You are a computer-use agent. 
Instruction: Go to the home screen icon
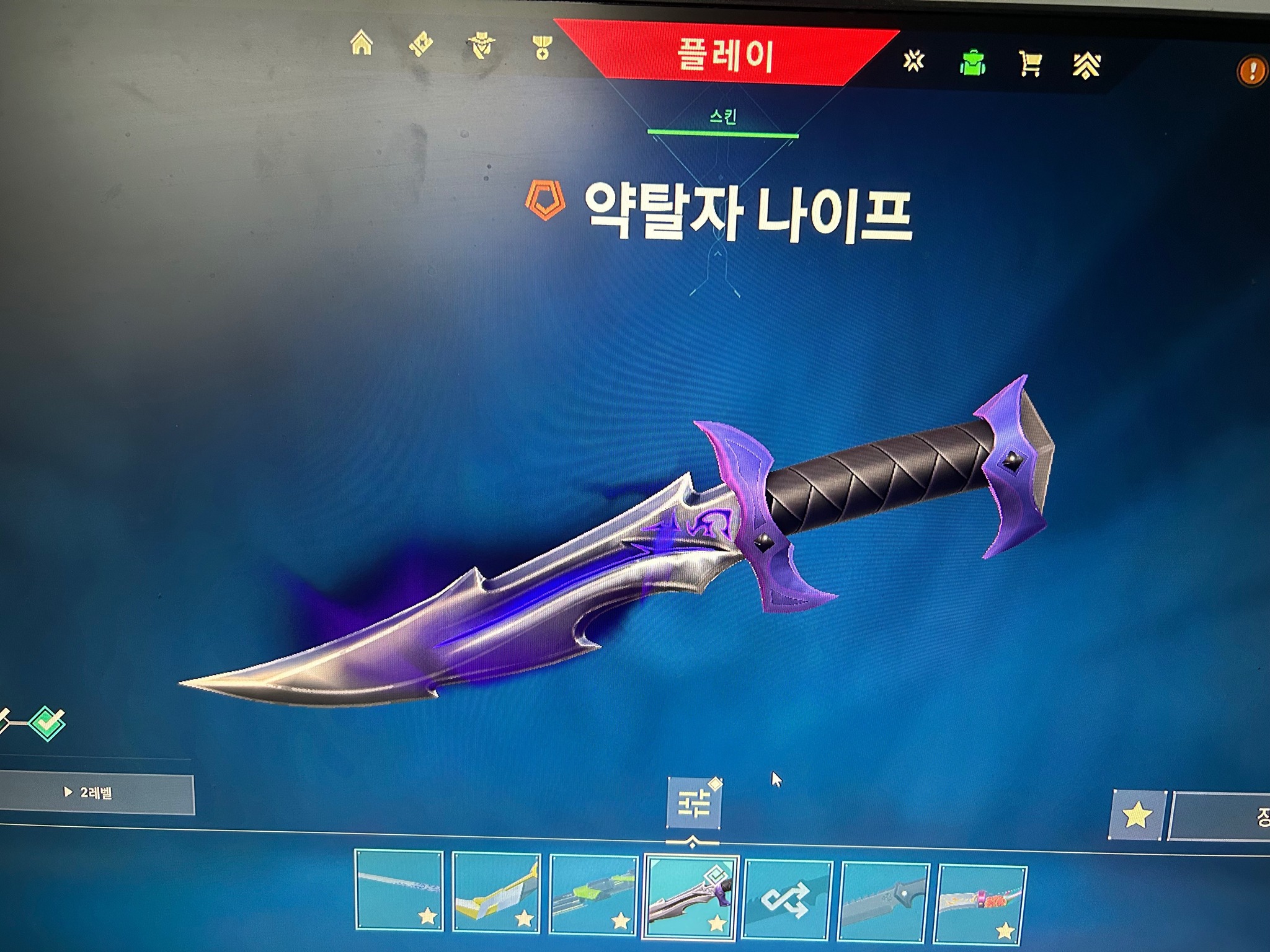click(362, 43)
